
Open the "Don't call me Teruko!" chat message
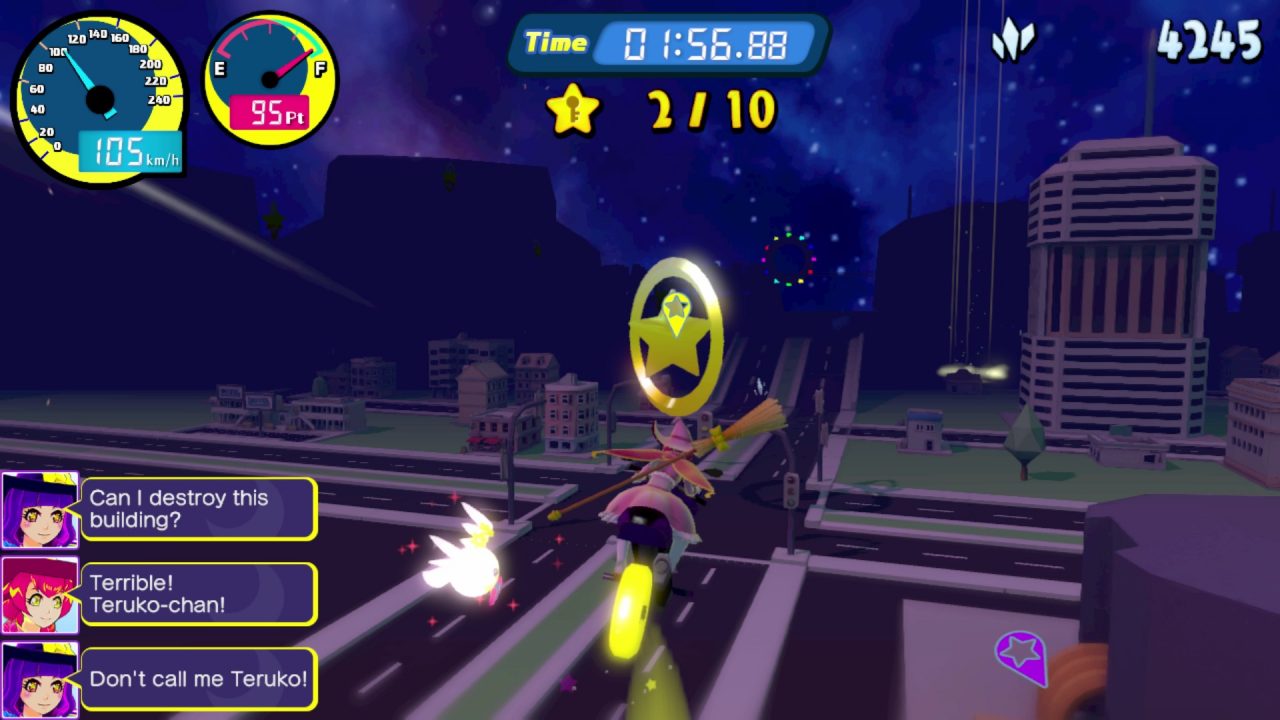click(x=198, y=679)
